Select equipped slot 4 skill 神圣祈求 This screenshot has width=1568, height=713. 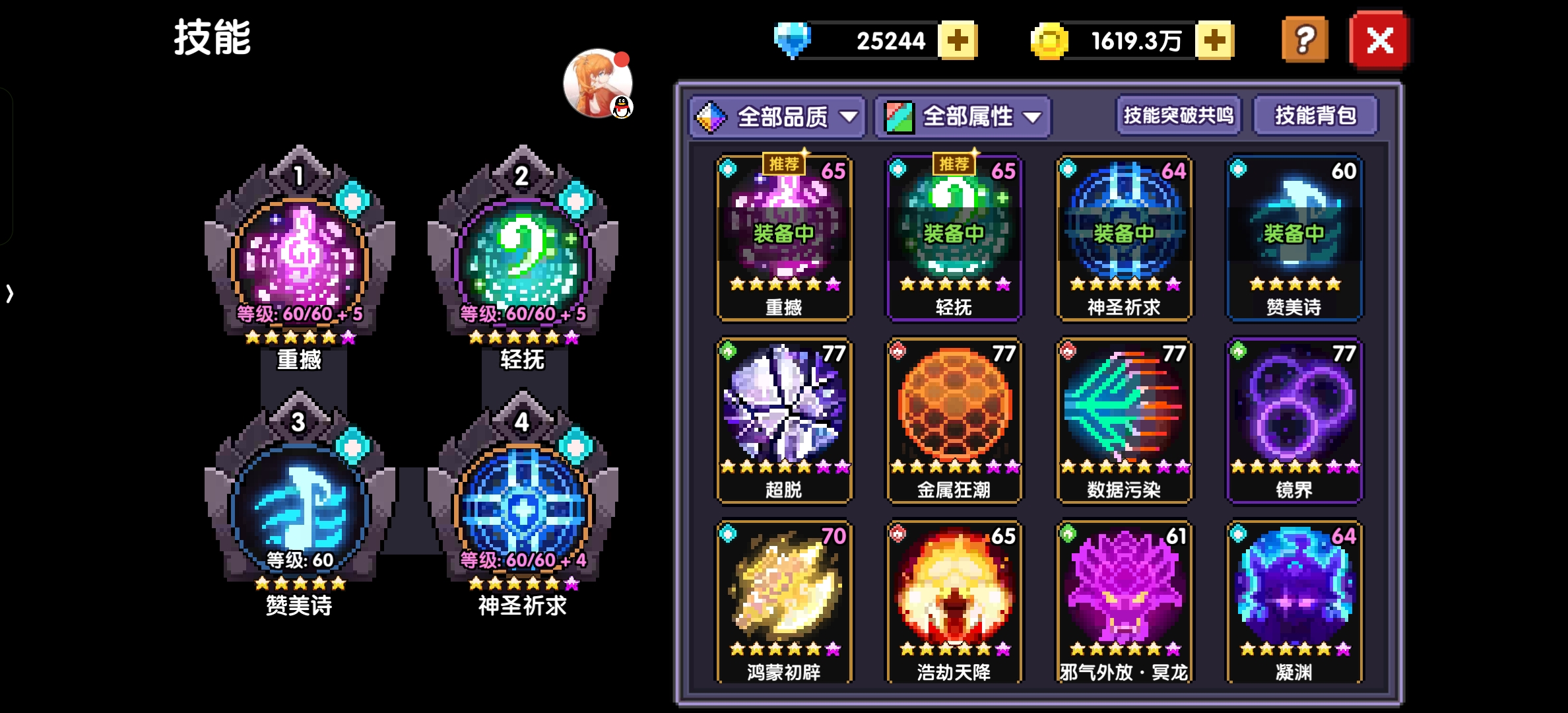tap(523, 505)
